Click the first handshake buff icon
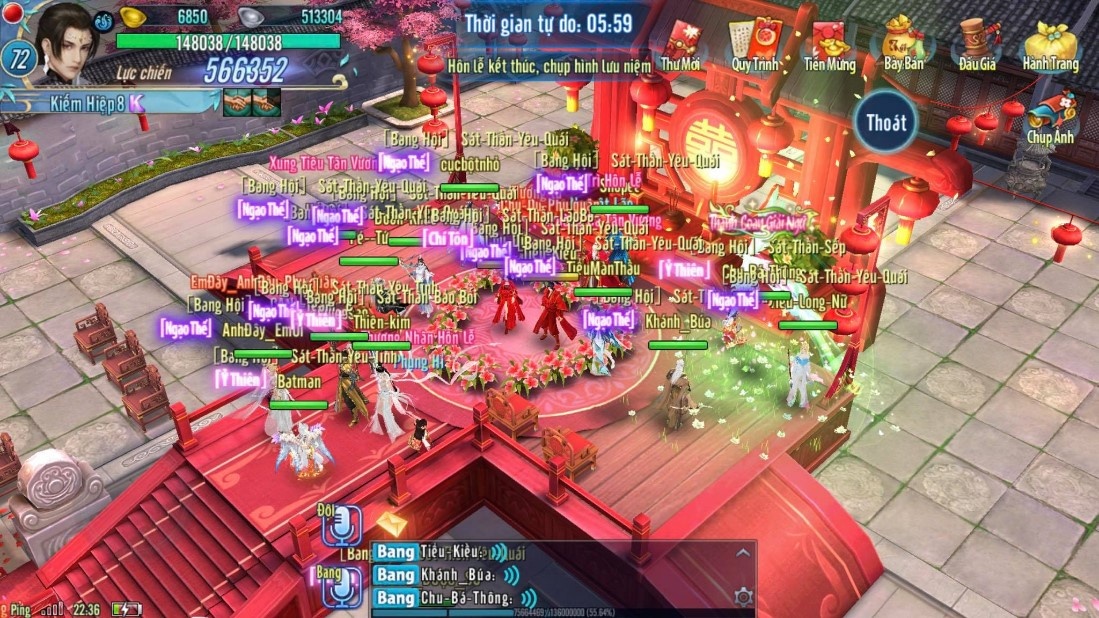Screen dimensions: 1099x618 coord(237,101)
